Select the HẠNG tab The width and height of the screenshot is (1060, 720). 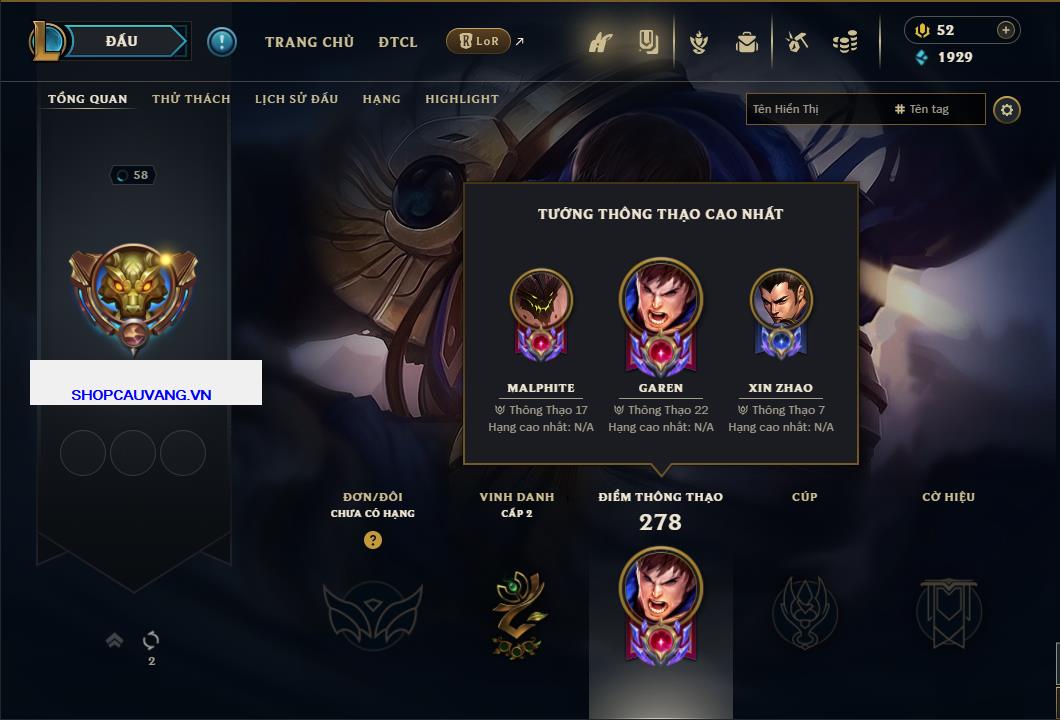pos(381,99)
